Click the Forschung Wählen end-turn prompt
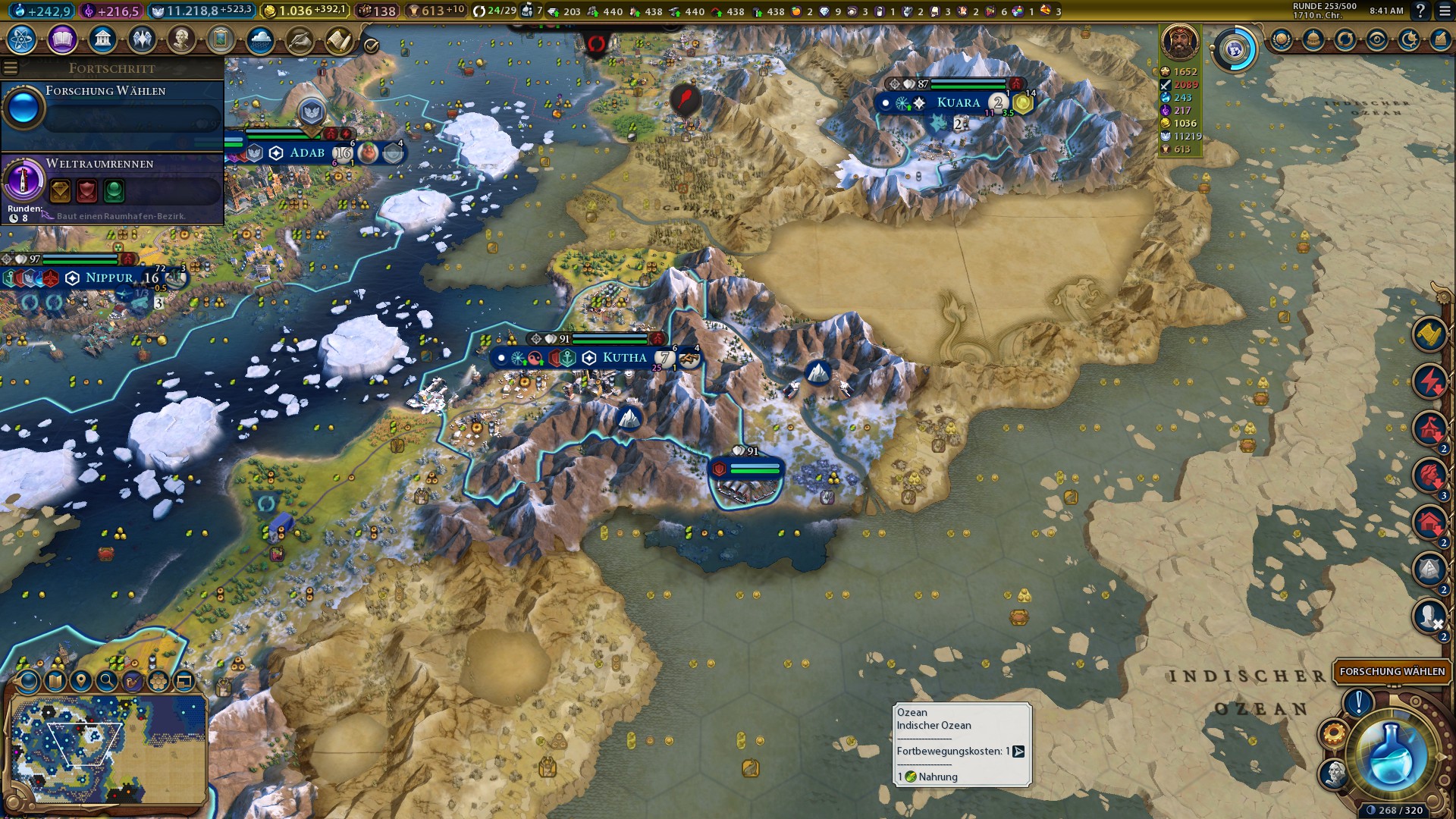Viewport: 1456px width, 819px height. pos(1392,671)
